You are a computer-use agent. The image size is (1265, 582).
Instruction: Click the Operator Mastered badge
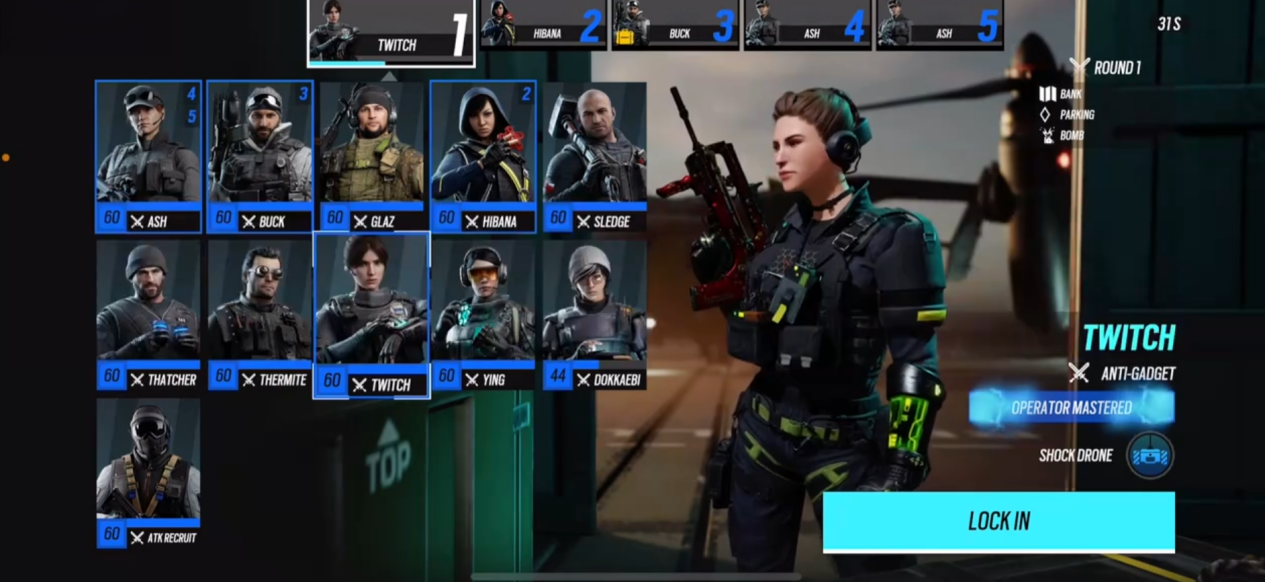point(1071,408)
